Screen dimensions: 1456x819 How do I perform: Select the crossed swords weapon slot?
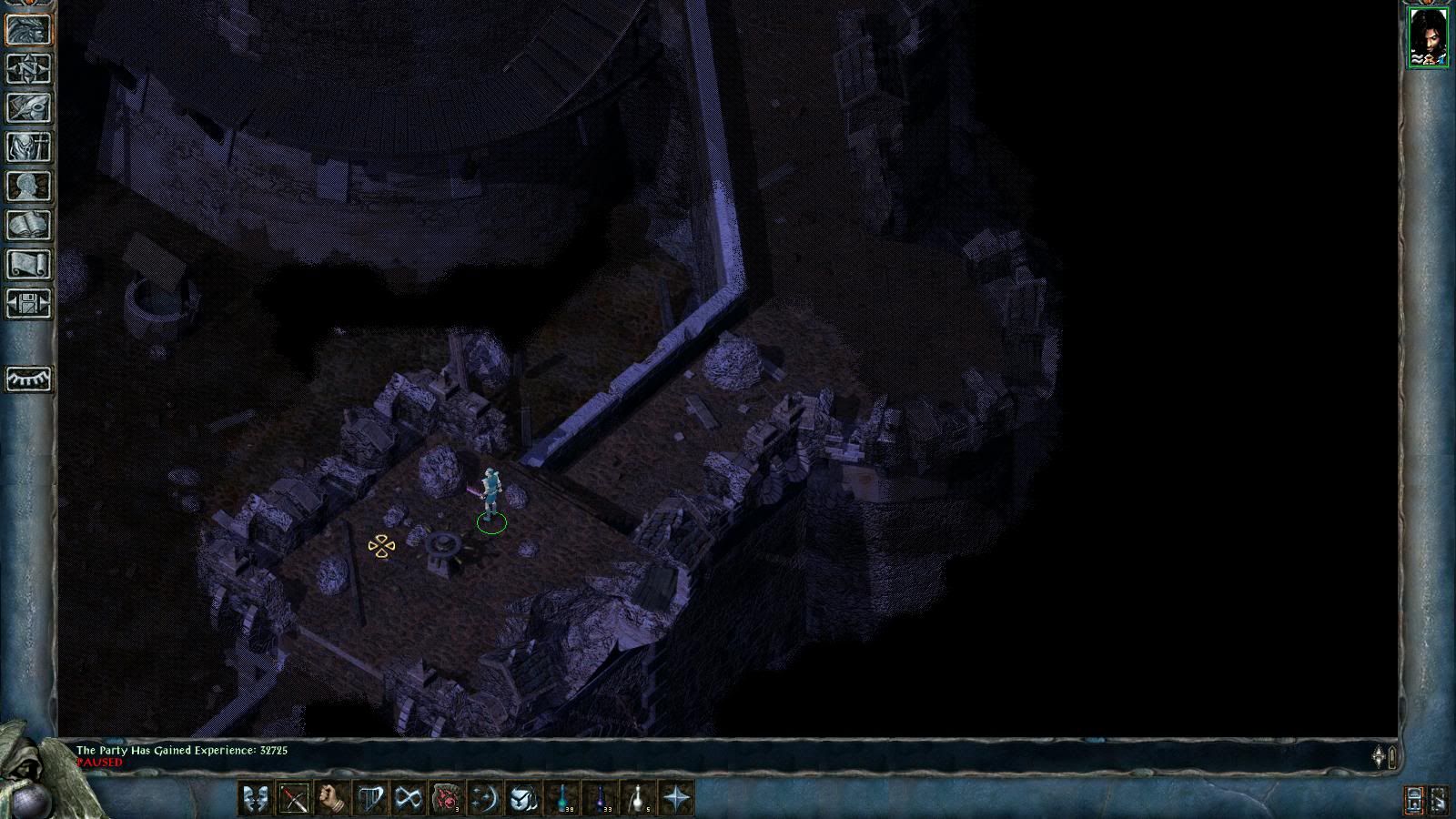[293, 798]
